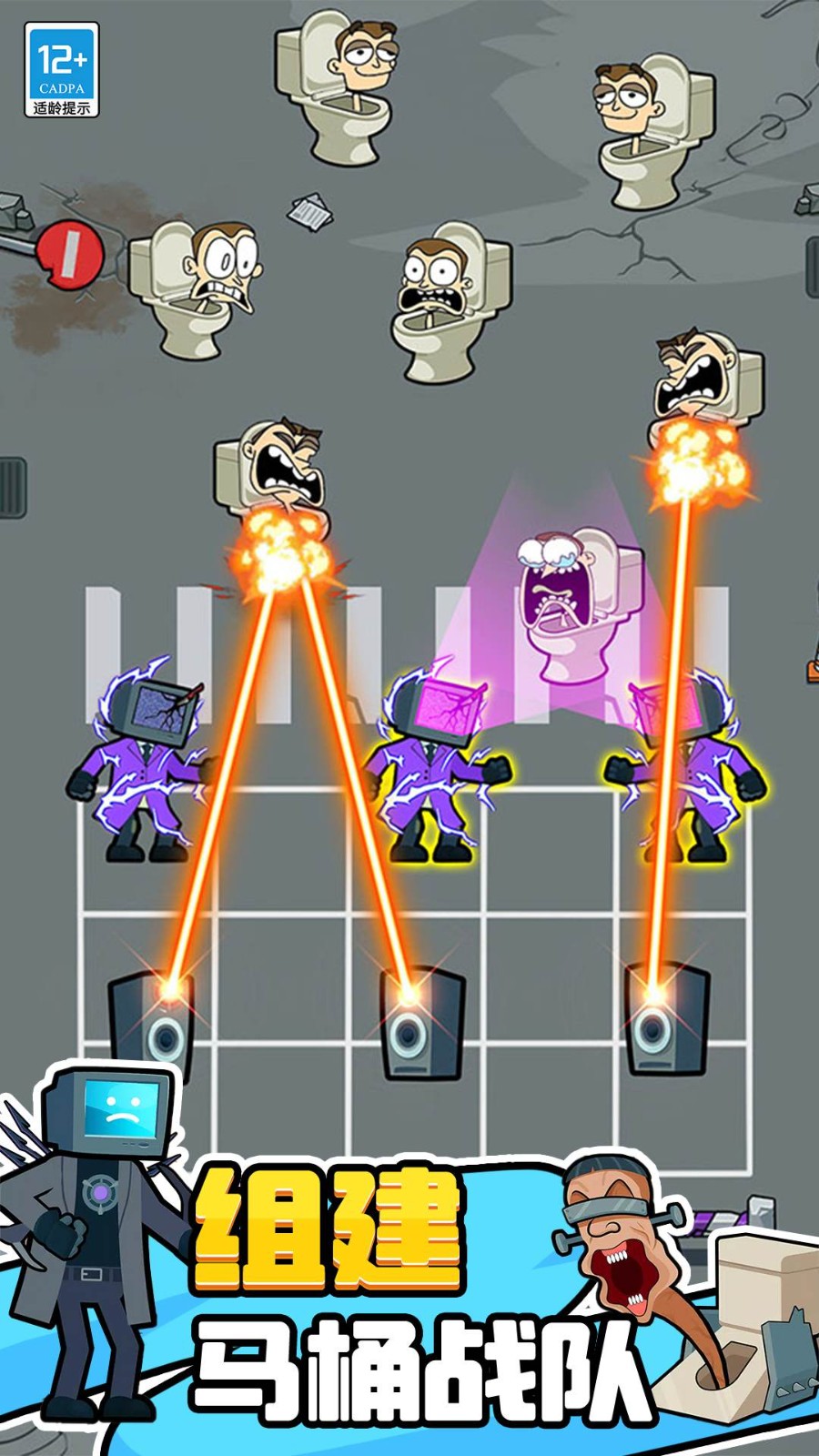Viewport: 819px width, 1456px height.
Task: Select the TV man with cracked dark screen
Action: click(147, 763)
